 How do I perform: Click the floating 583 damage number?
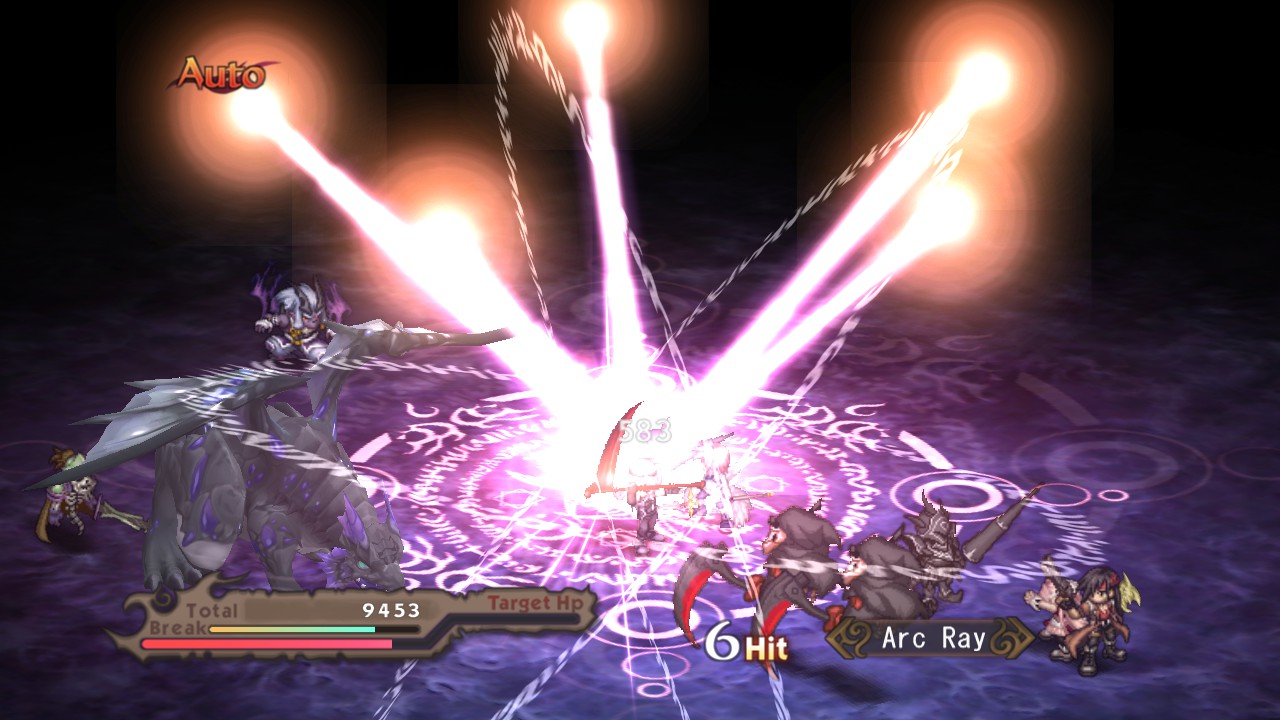[644, 432]
